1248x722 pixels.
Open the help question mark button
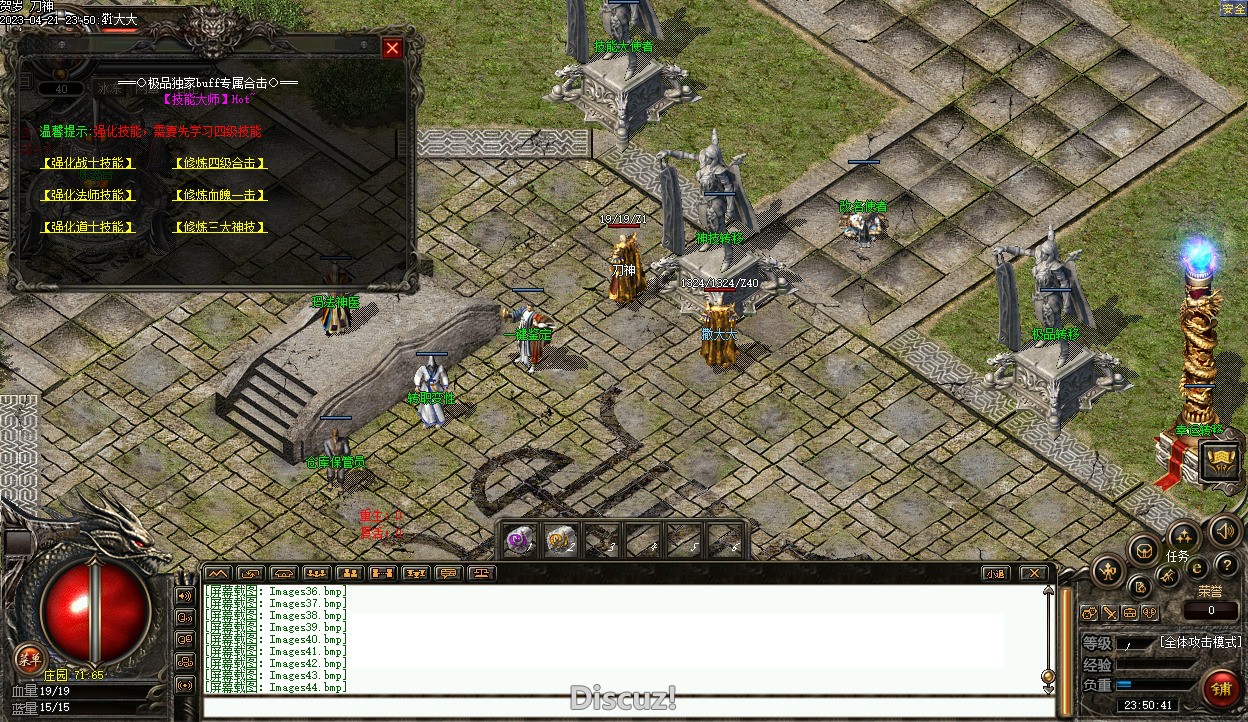tap(1226, 567)
